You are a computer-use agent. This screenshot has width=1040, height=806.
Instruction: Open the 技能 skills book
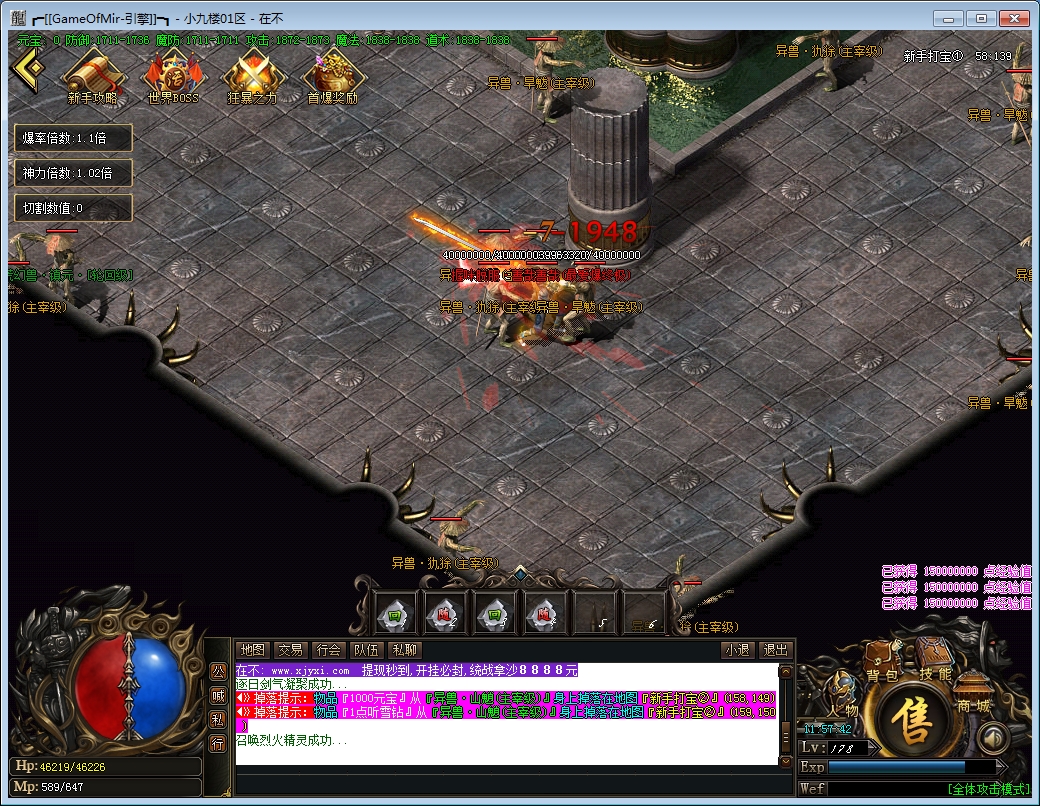tap(935, 662)
